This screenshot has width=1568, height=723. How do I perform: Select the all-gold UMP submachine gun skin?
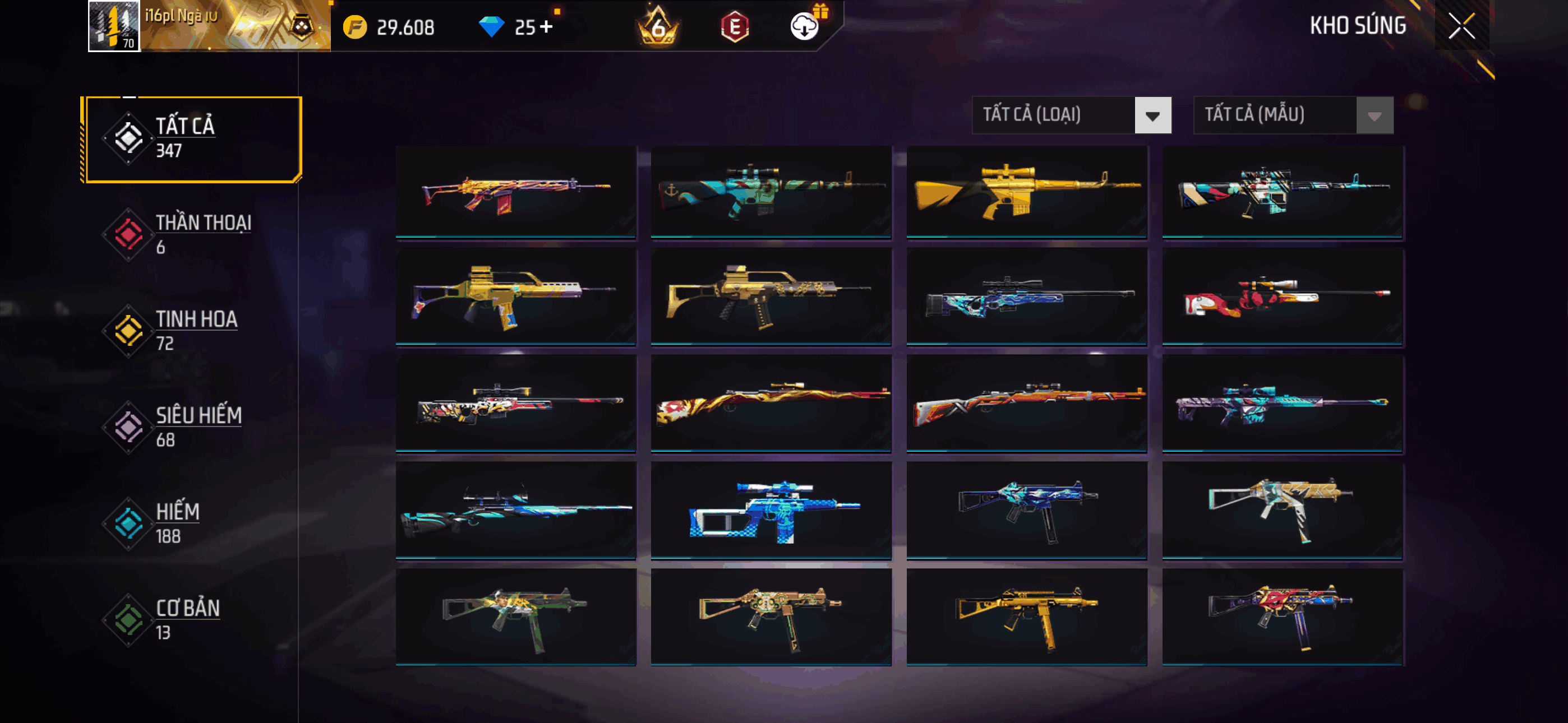[x=1026, y=616]
